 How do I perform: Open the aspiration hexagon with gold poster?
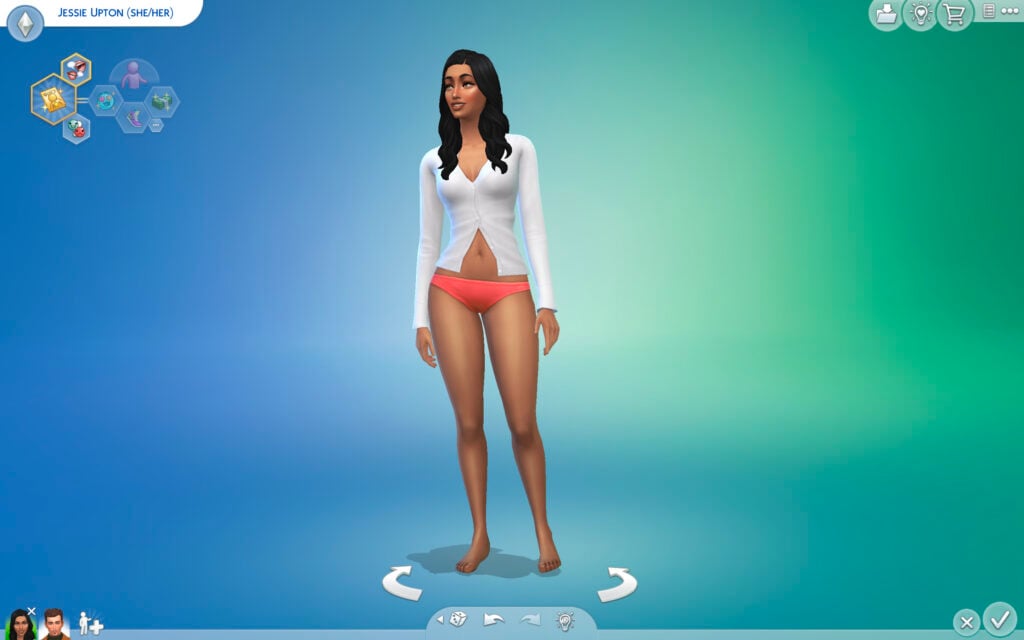pos(52,99)
